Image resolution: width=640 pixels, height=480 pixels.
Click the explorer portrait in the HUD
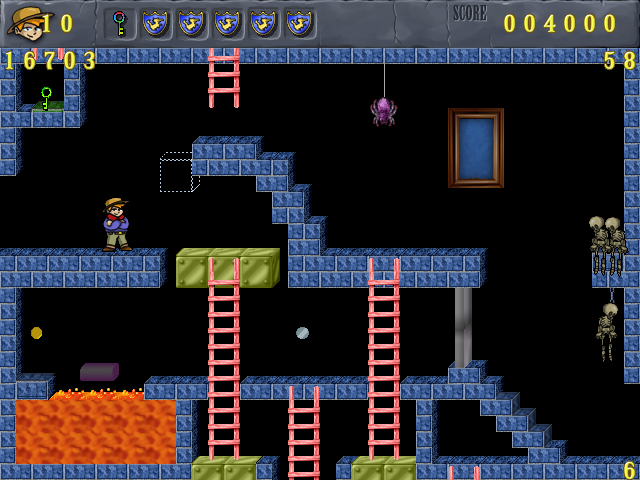[x=25, y=23]
